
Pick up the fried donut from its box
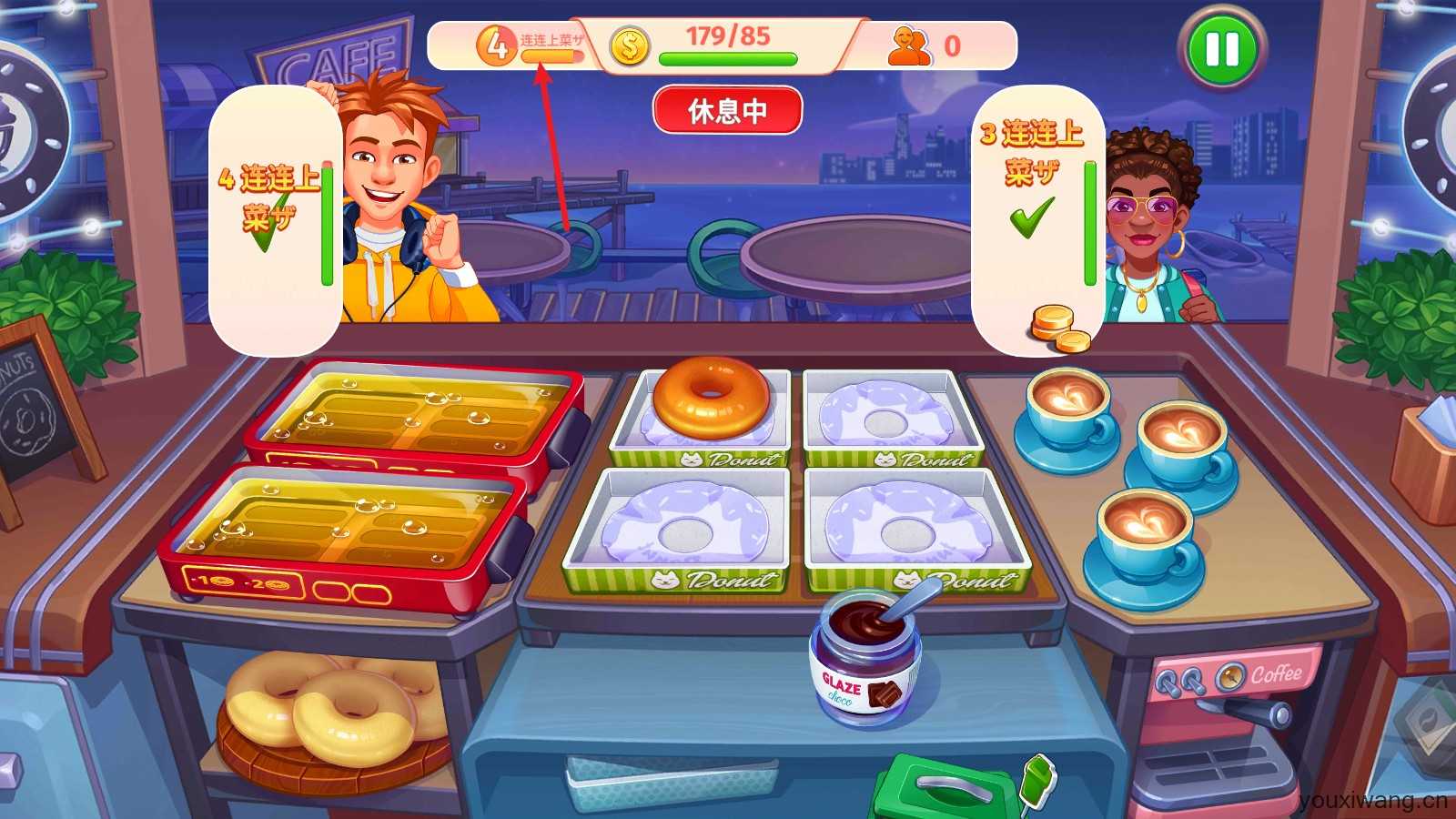(x=711, y=396)
